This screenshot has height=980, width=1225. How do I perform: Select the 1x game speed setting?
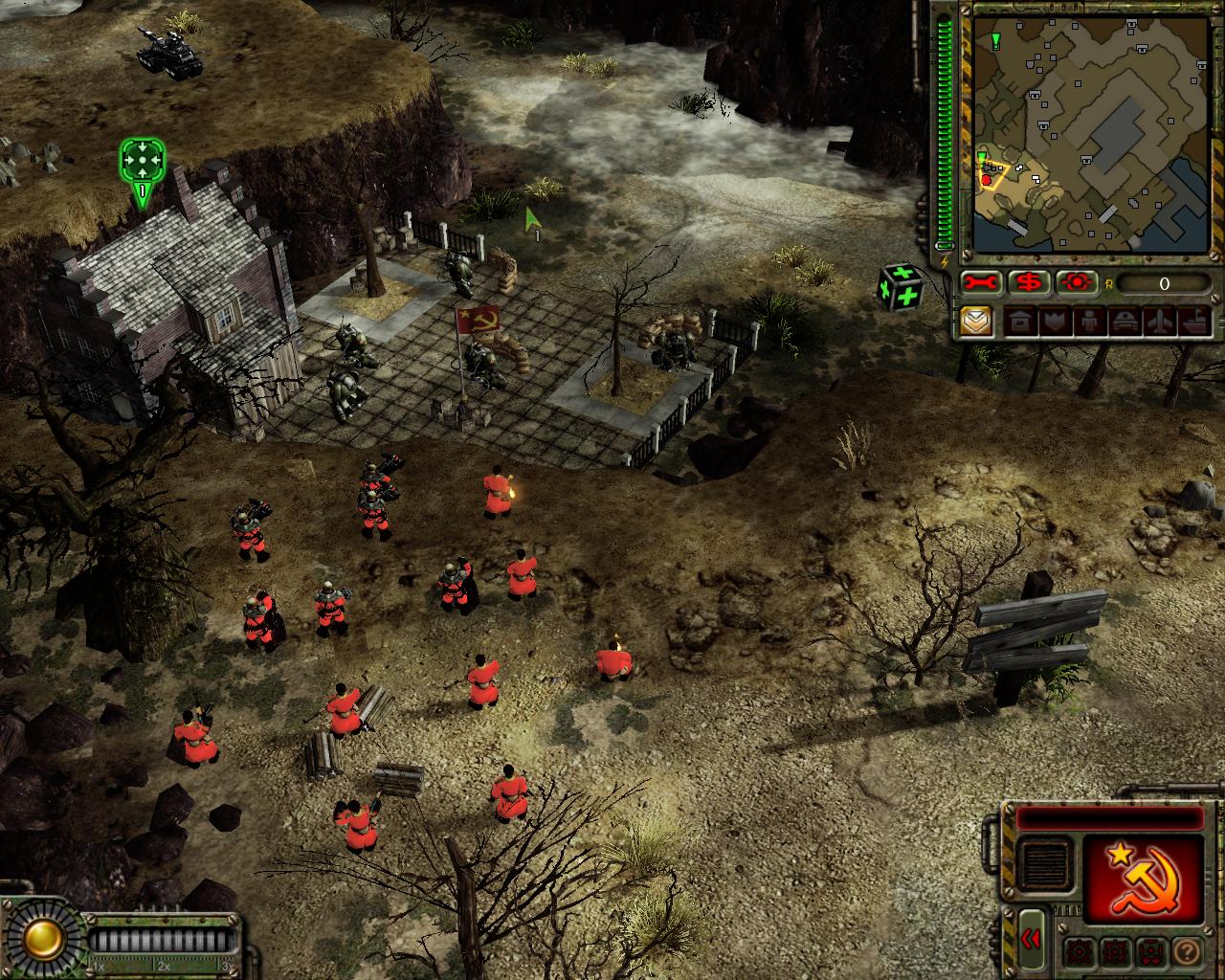pyautogui.click(x=100, y=966)
